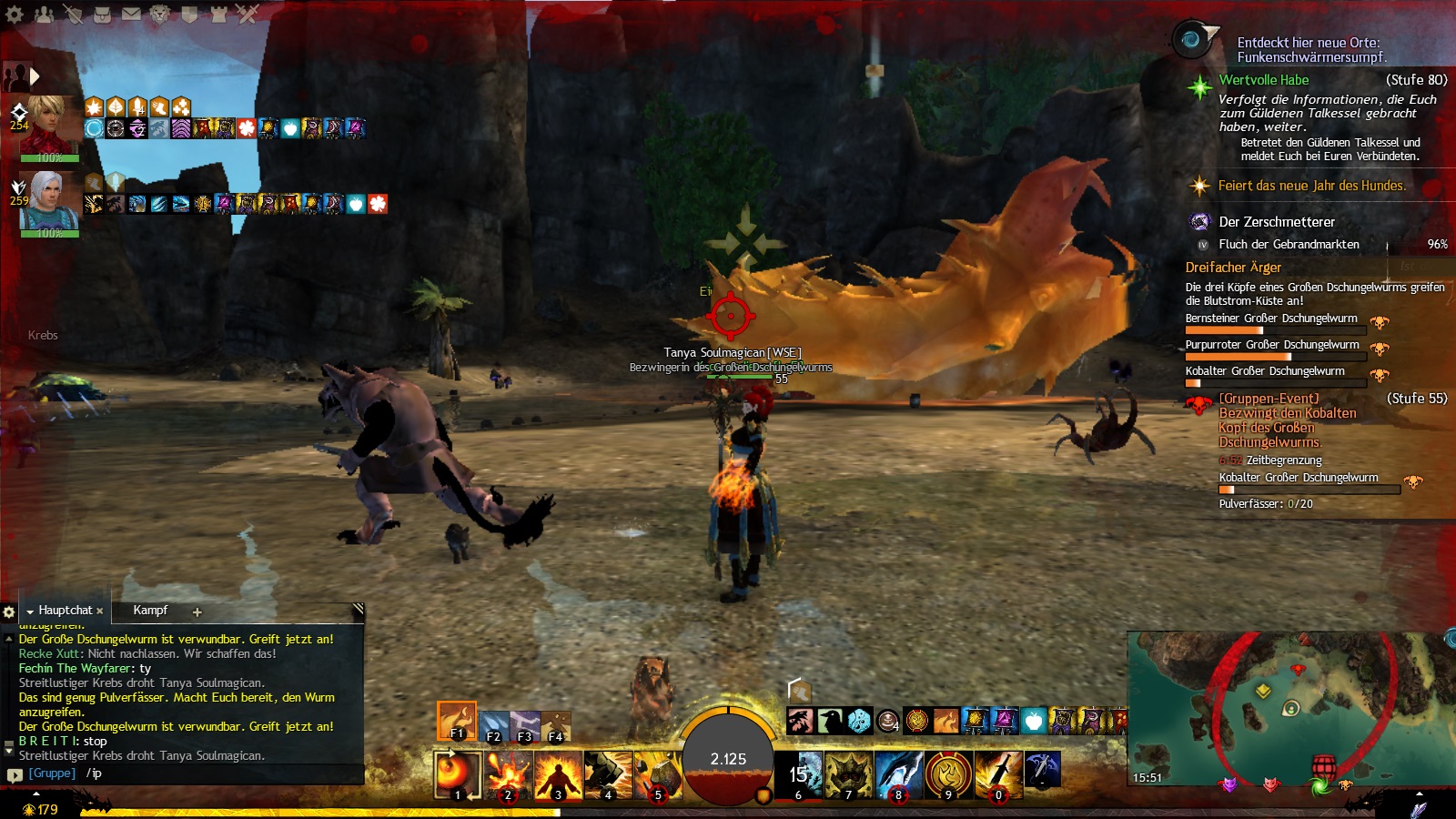Activate the fire signet skill in slot 9
The width and height of the screenshot is (1456, 819).
click(x=948, y=774)
